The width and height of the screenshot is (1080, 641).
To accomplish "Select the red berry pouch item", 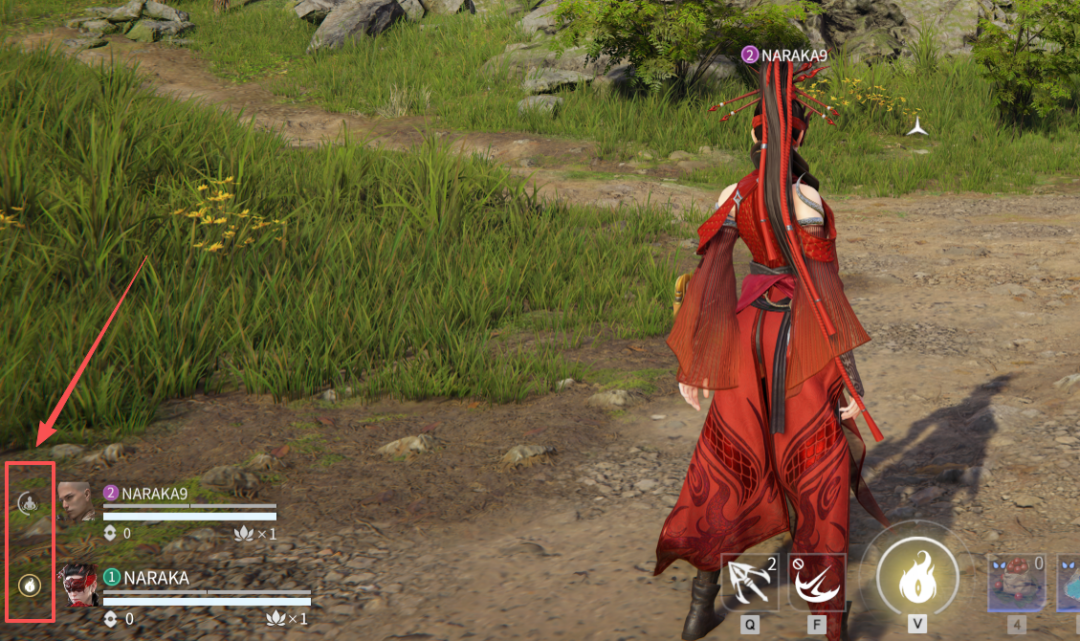I will (x=1016, y=584).
